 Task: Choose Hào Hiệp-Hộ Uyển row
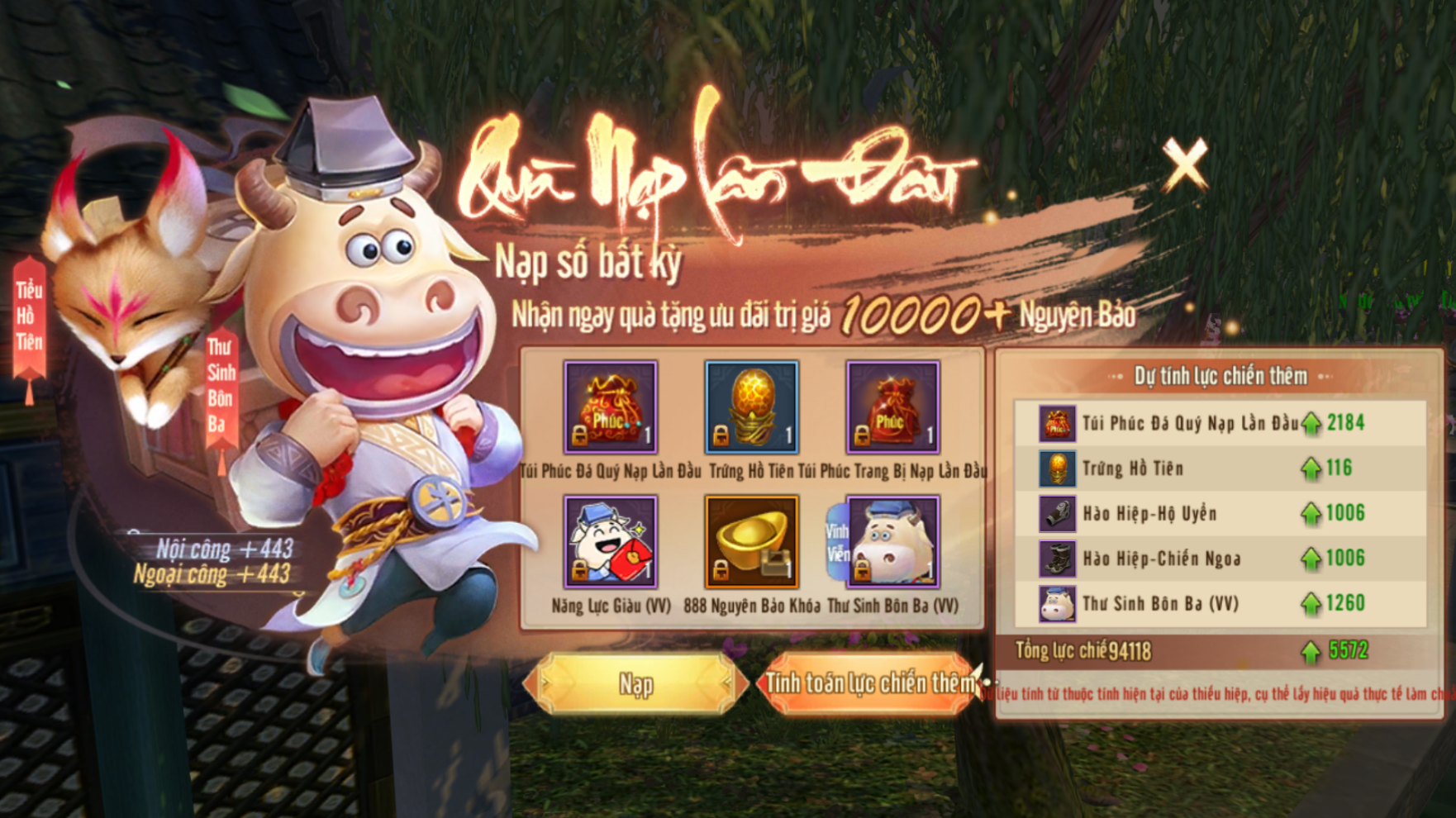click(1220, 513)
